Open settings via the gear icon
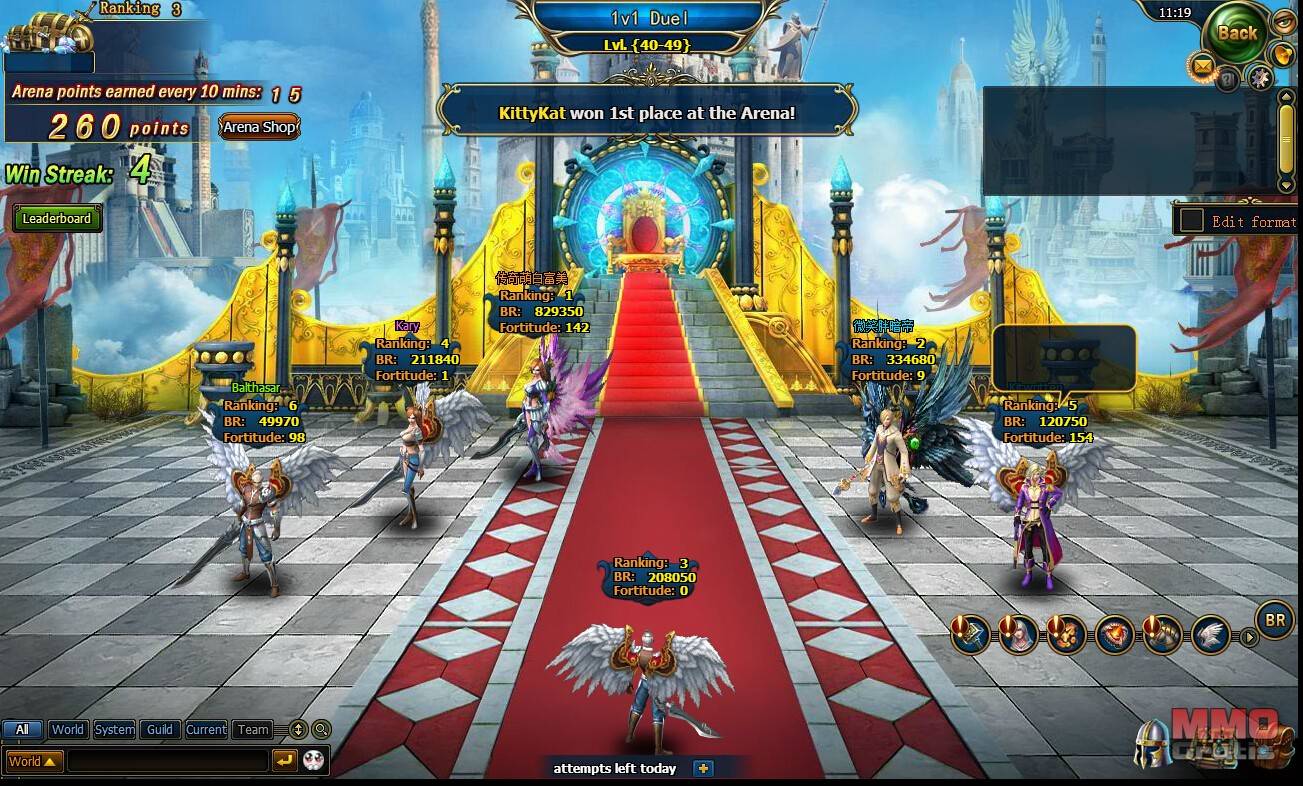The image size is (1303, 786). coord(1259,77)
